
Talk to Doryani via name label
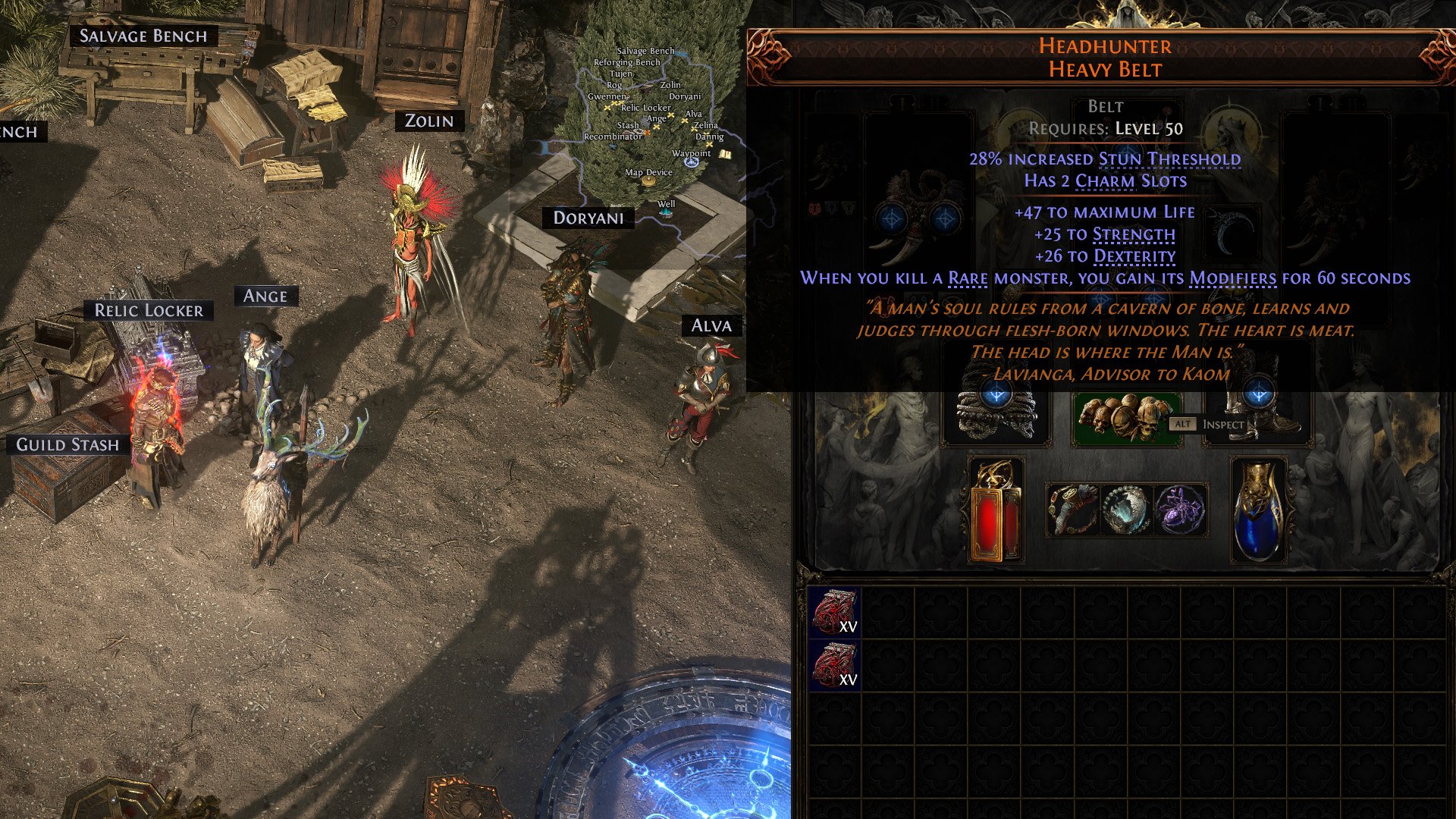point(588,218)
